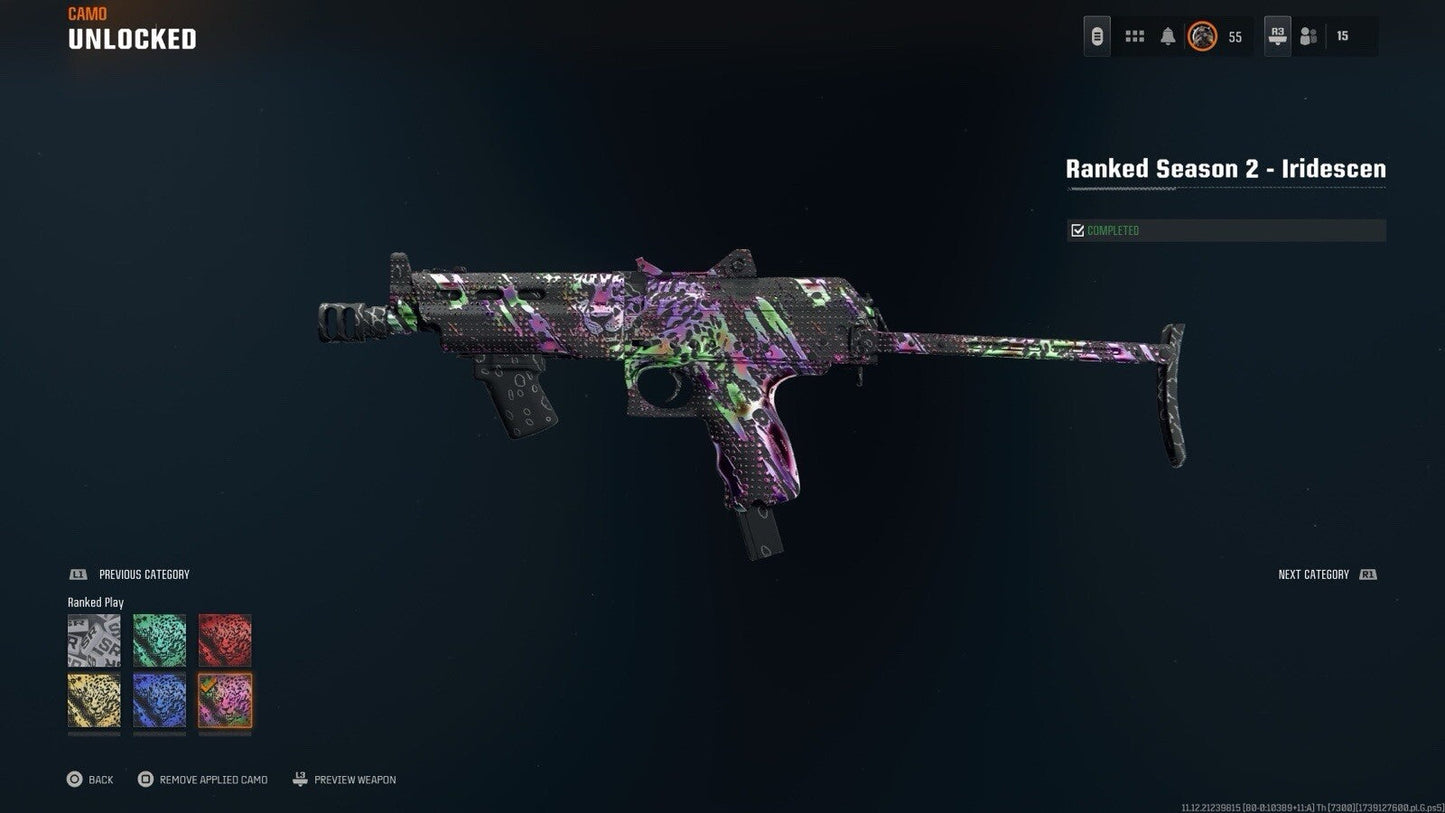
Task: Open the Ranked Play category header
Action: (95, 602)
